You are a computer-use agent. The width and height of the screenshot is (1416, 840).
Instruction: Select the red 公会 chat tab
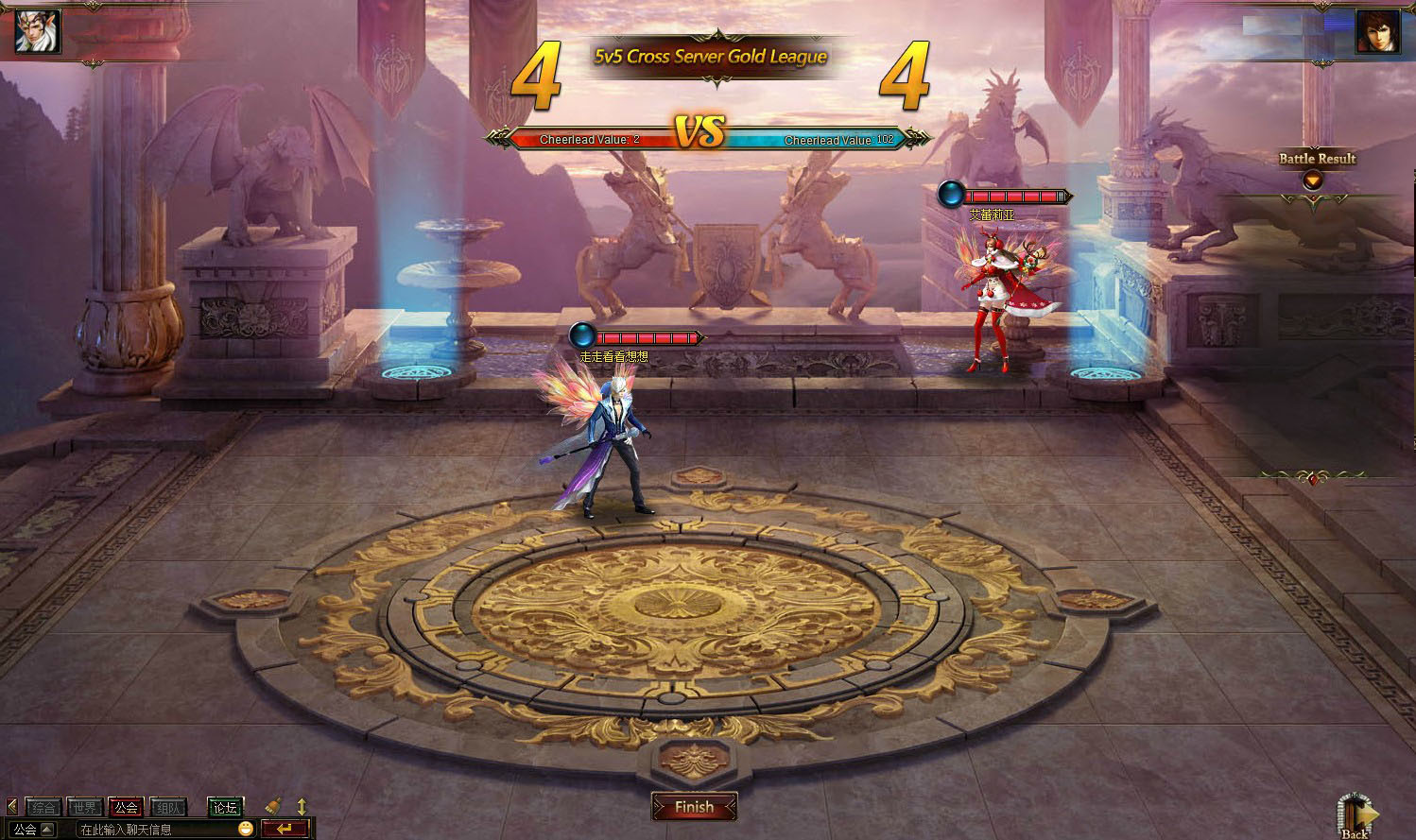(127, 808)
